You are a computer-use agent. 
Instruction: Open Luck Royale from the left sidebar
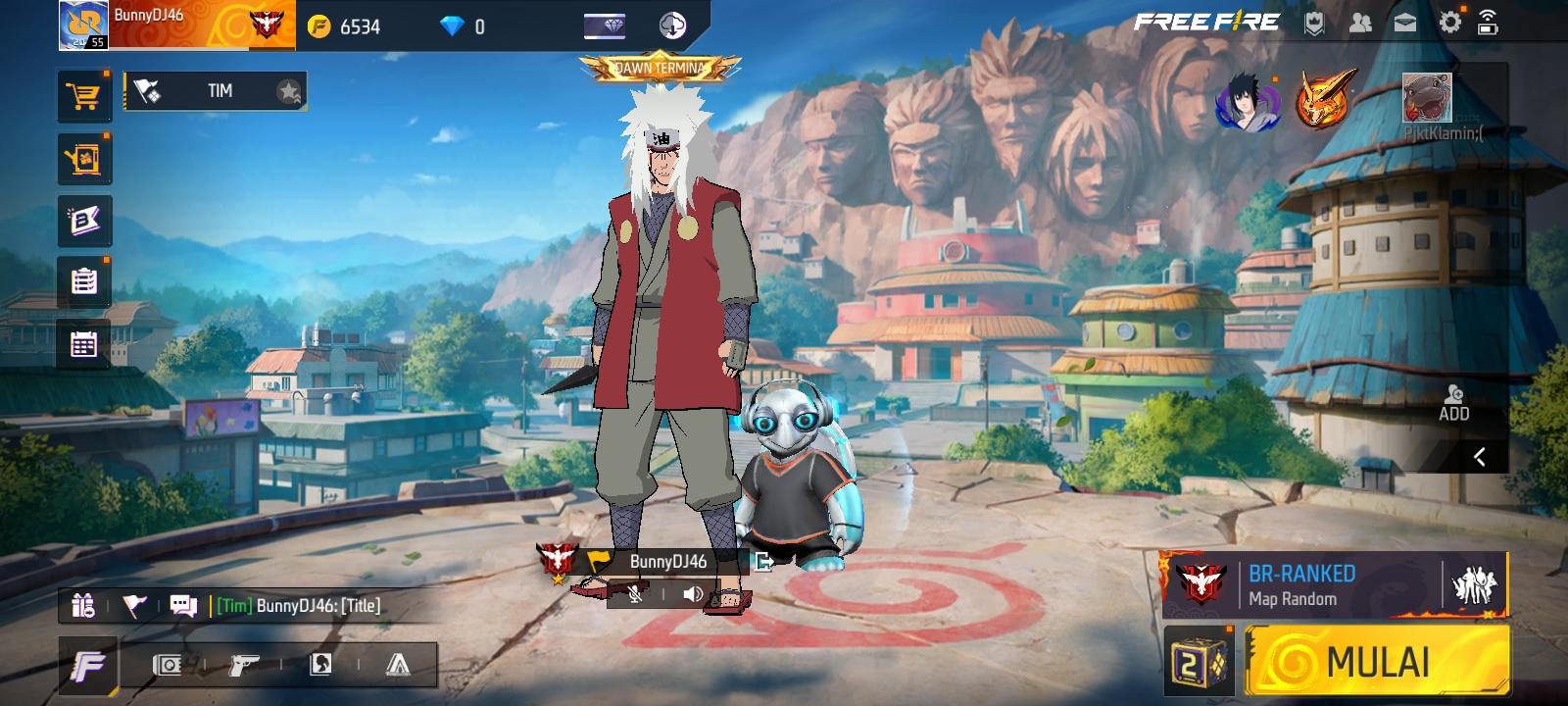click(83, 158)
